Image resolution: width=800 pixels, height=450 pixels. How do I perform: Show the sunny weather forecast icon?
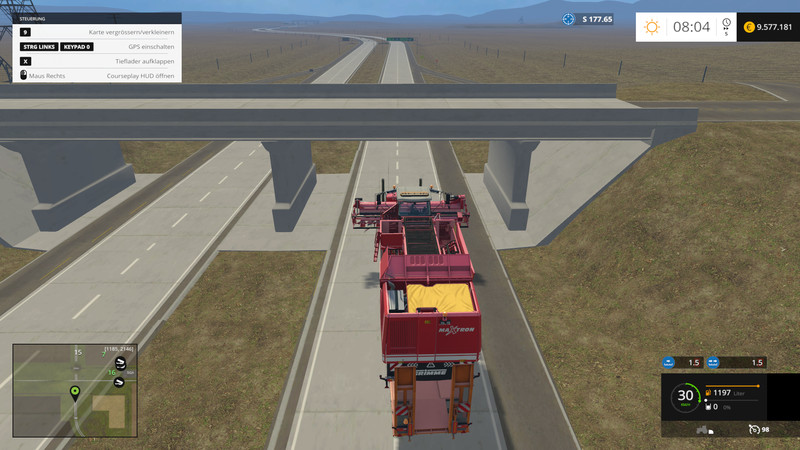point(652,27)
